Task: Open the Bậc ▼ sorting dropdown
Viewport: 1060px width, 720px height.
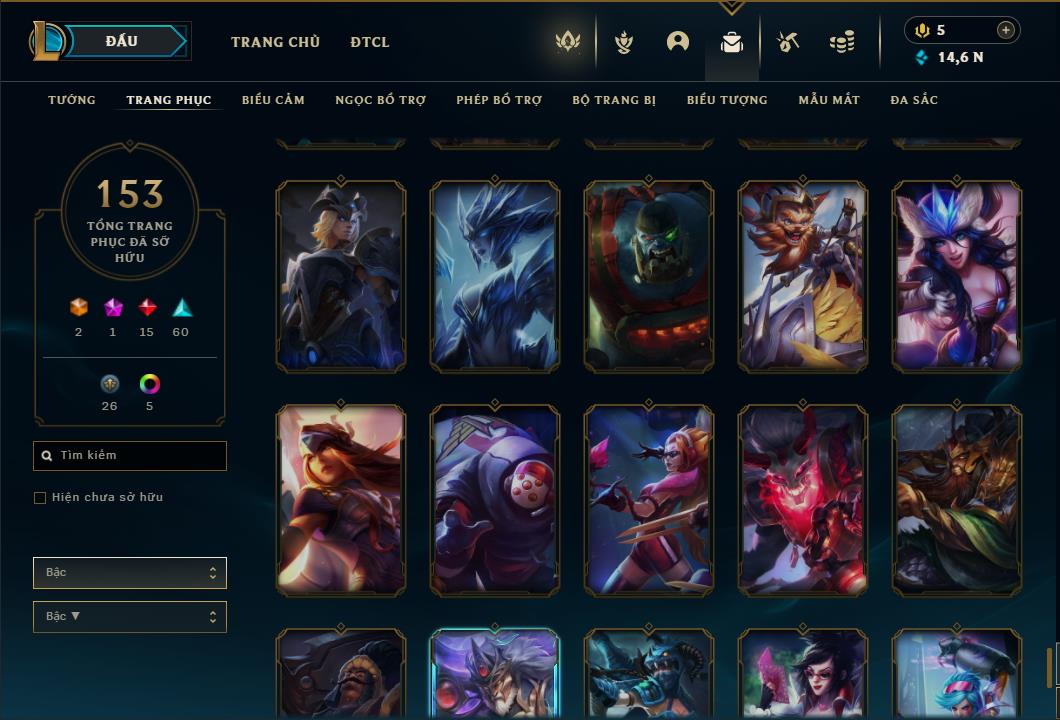Action: point(130,617)
